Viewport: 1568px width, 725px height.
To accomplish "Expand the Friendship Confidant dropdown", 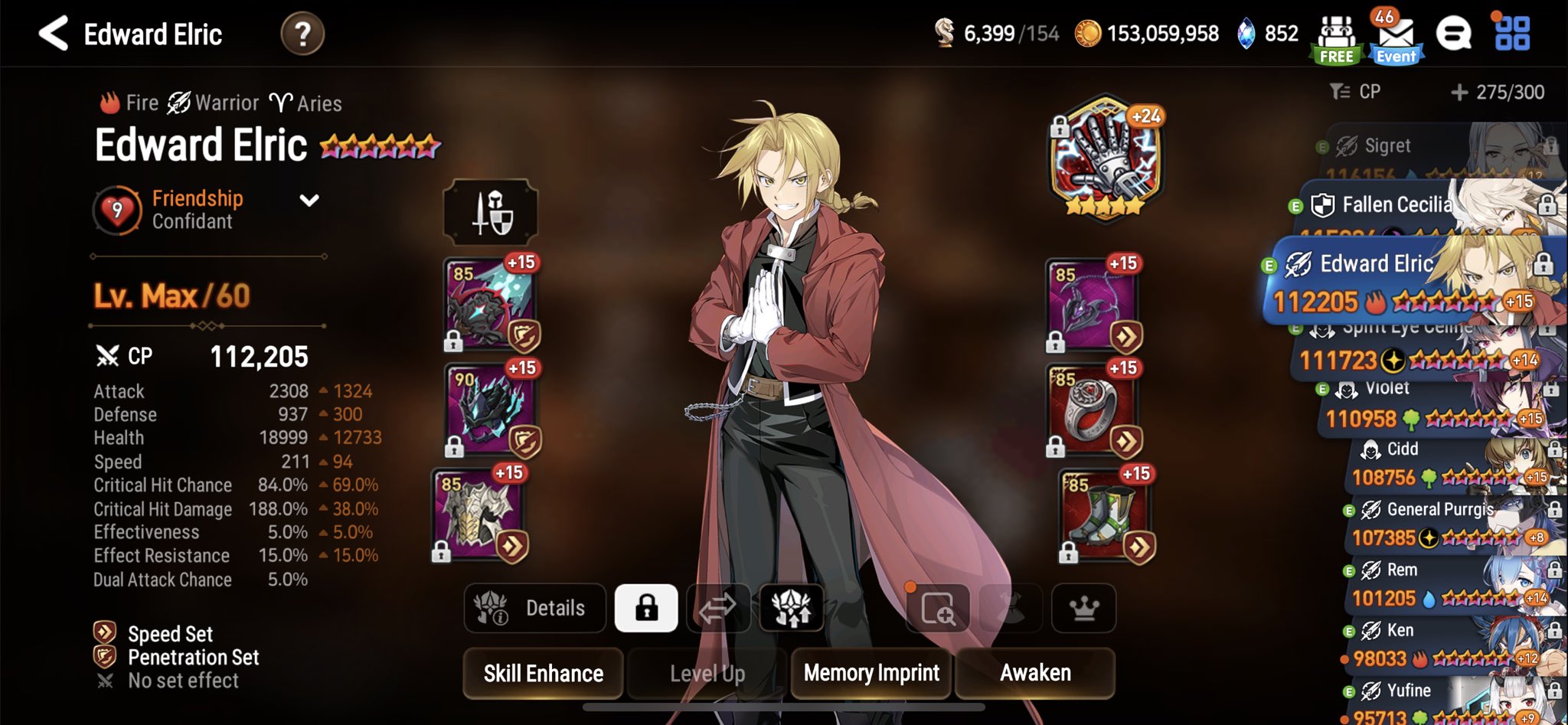I will coord(309,201).
